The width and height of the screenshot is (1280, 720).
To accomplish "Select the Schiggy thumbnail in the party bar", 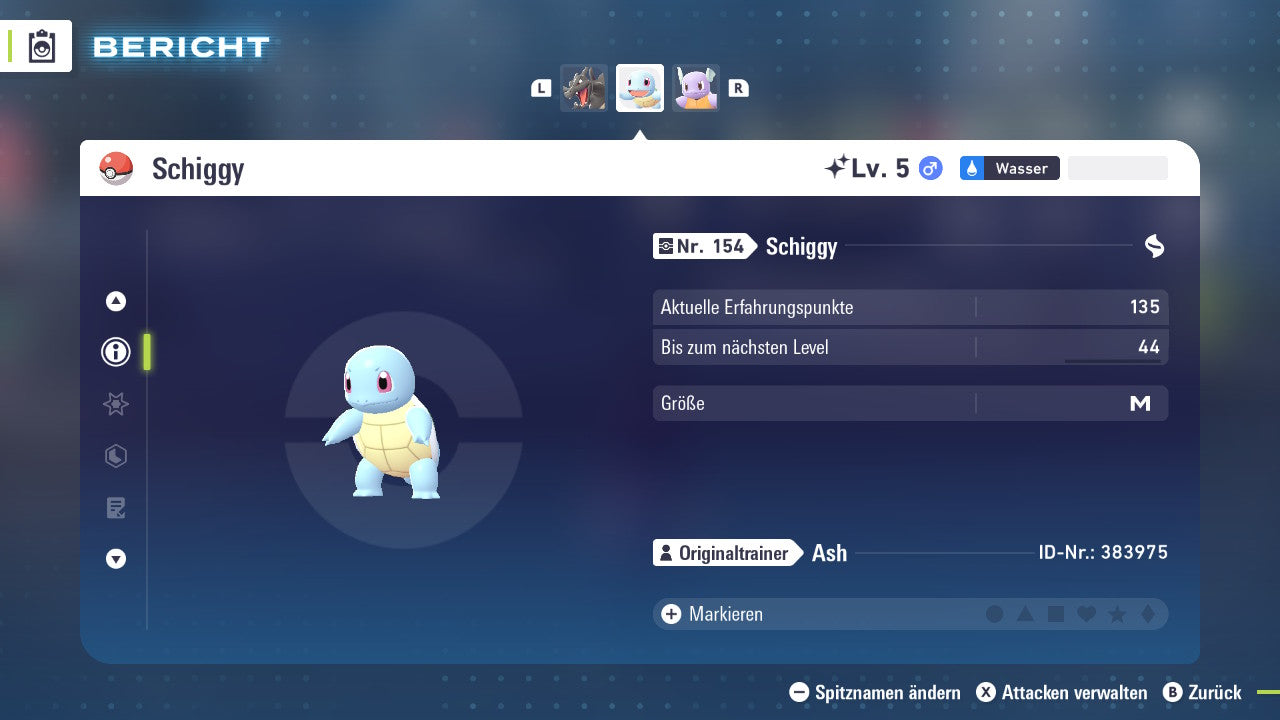I will [x=640, y=87].
